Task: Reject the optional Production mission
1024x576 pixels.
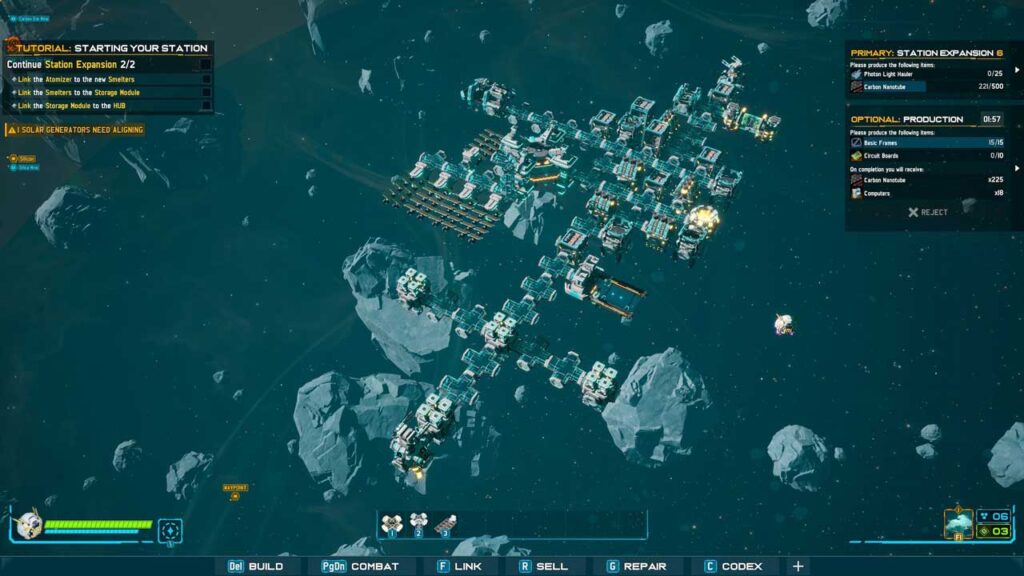Action: (x=927, y=212)
